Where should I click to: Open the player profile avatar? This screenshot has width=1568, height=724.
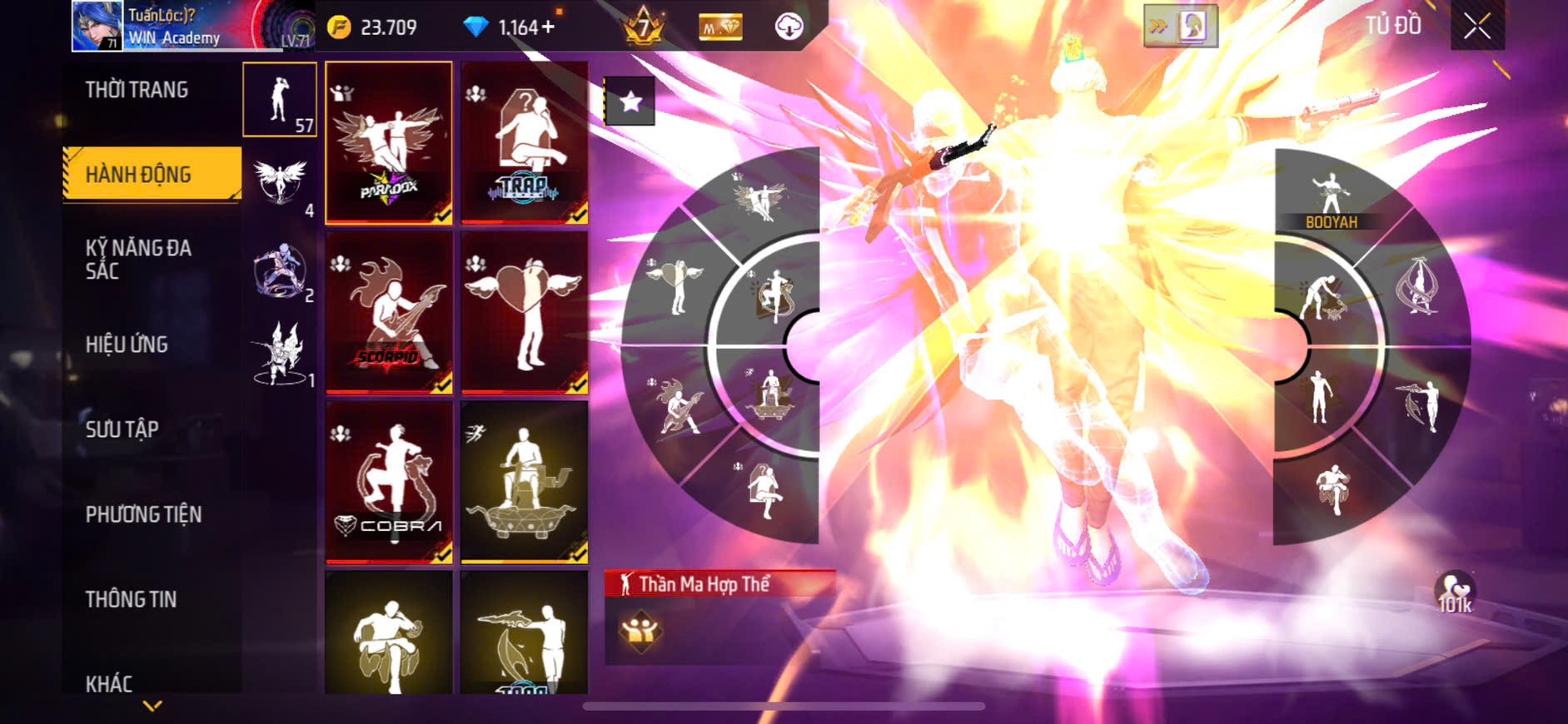[97, 26]
